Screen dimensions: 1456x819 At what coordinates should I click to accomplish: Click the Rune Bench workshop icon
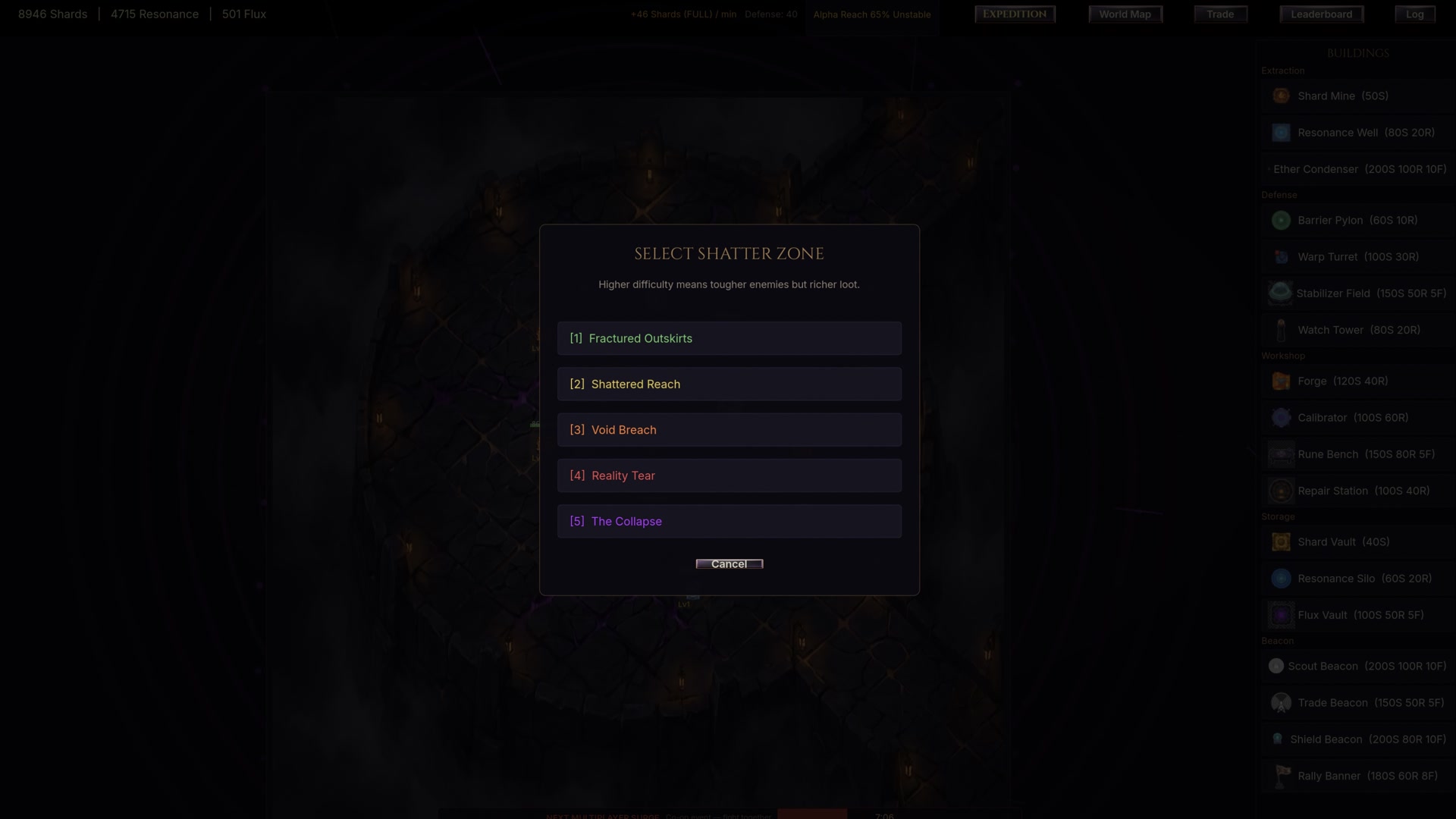point(1282,454)
